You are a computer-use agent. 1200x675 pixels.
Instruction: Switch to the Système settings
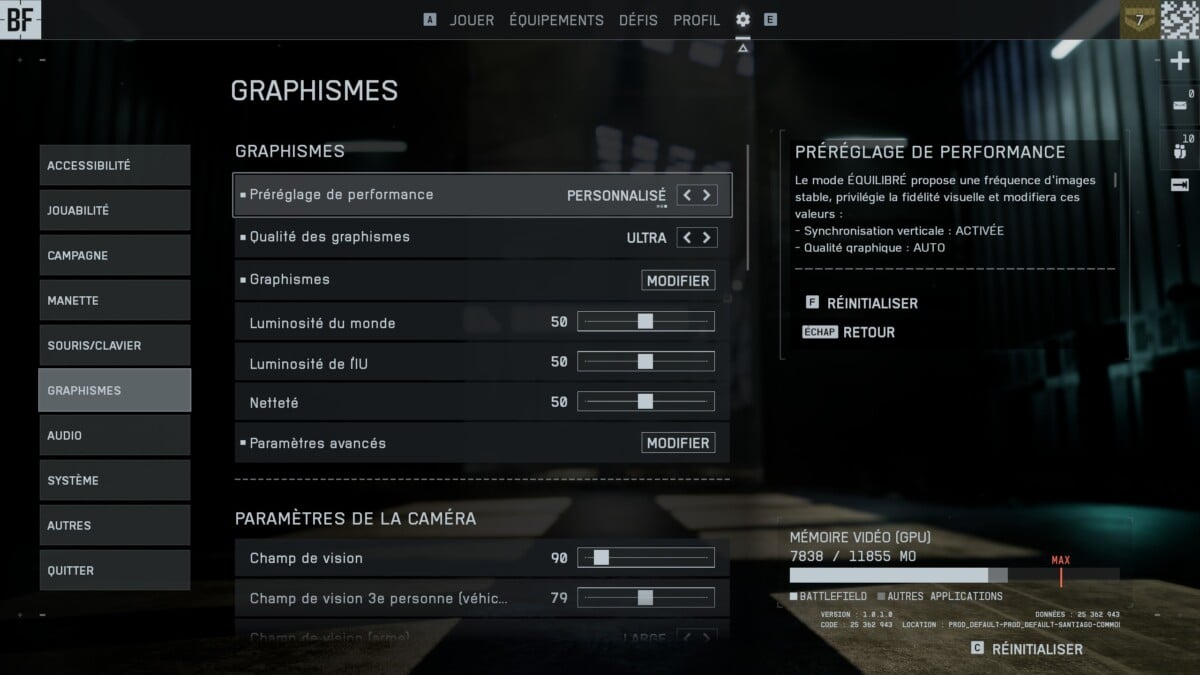[x=114, y=481]
